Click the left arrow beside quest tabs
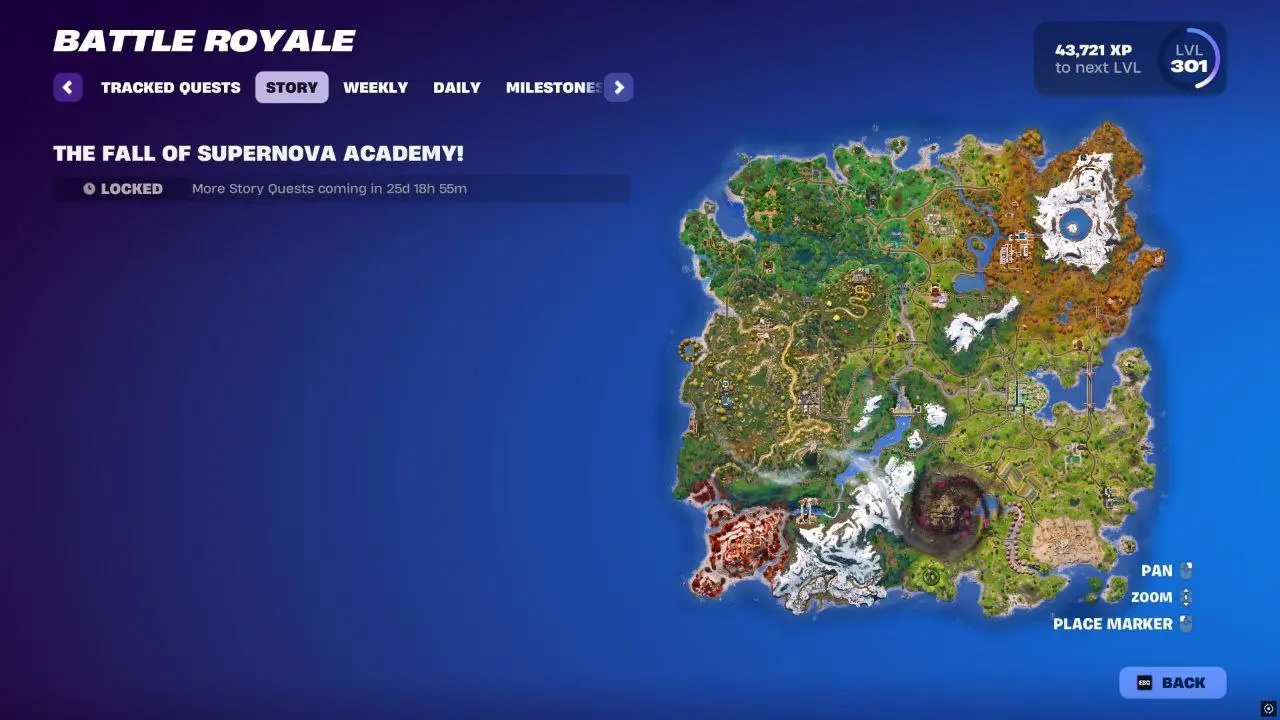Screen dimensions: 1280x720 (x=67, y=87)
